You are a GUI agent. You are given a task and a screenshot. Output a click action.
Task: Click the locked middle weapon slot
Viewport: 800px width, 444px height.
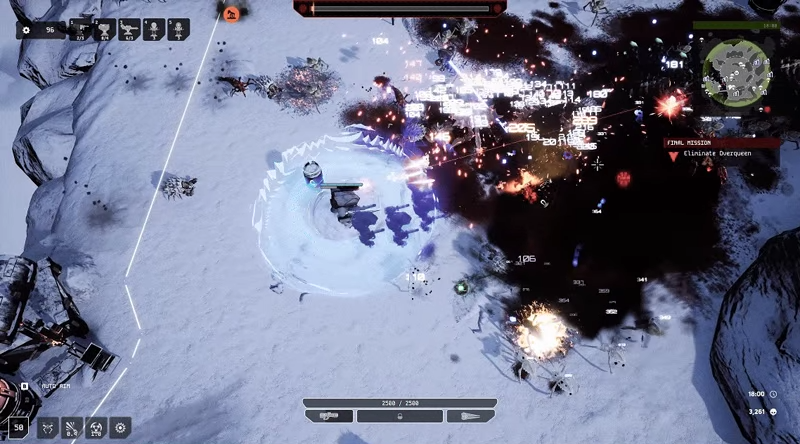tap(400, 415)
